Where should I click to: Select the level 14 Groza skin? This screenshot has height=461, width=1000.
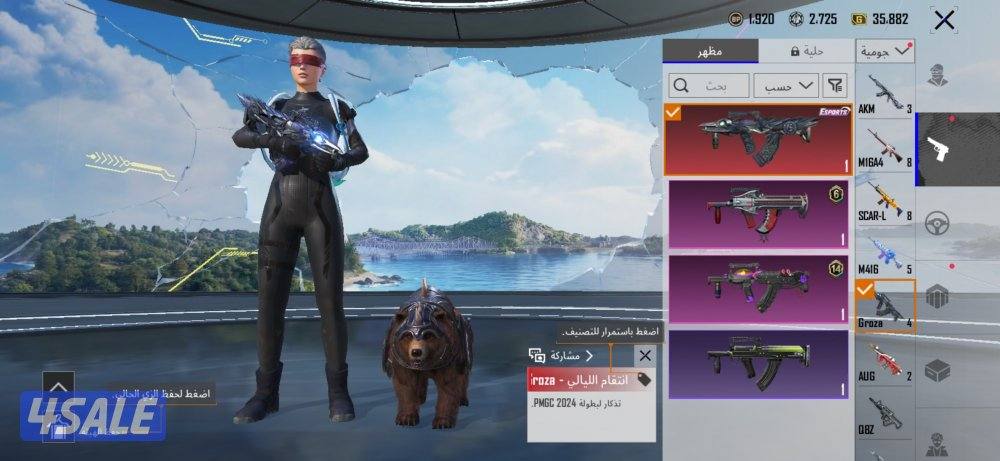pyautogui.click(x=758, y=288)
